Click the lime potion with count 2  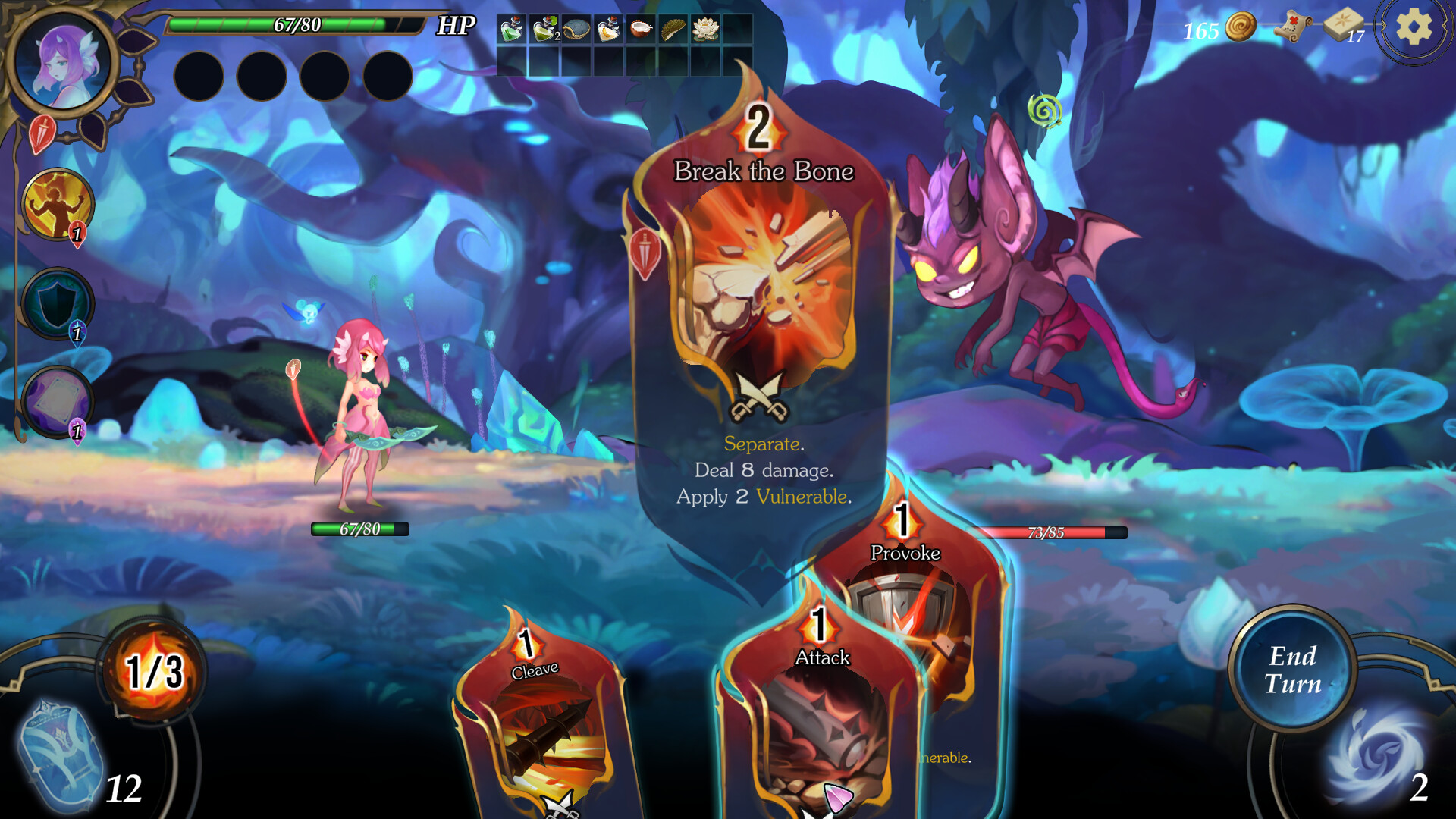tap(543, 28)
